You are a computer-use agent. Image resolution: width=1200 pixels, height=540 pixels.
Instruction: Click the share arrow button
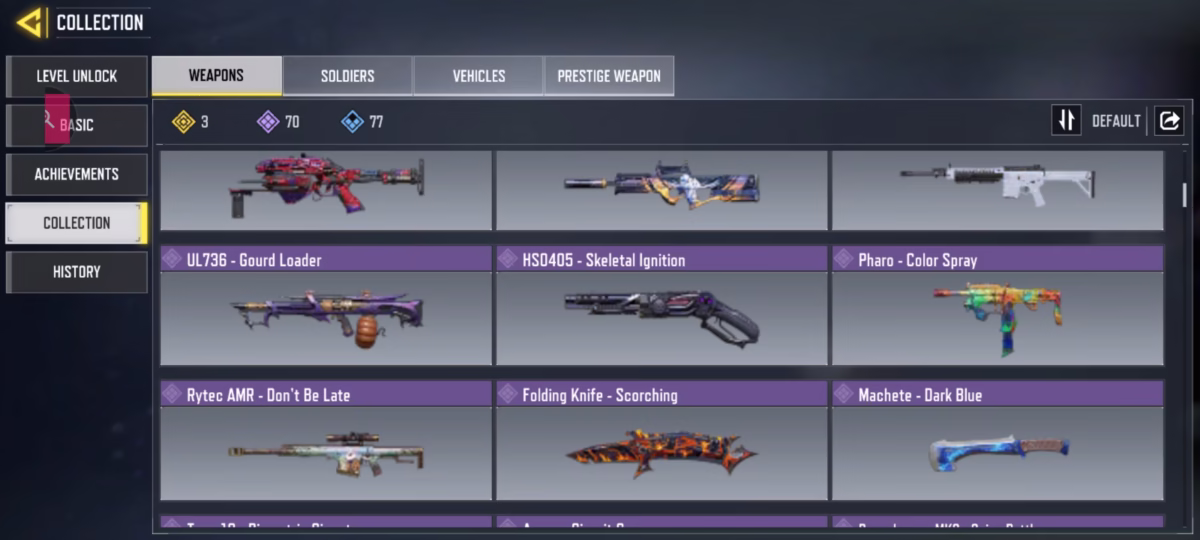(x=1168, y=121)
